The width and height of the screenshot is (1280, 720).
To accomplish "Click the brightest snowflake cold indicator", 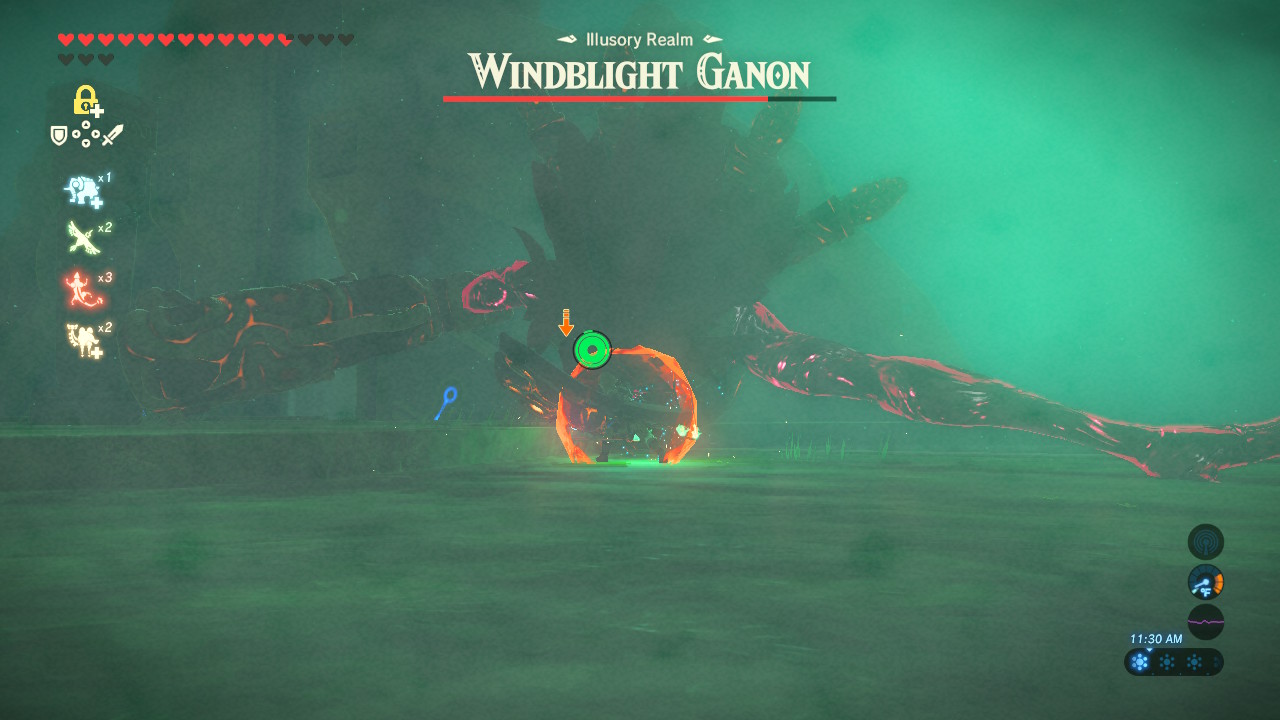I will pos(1139,662).
